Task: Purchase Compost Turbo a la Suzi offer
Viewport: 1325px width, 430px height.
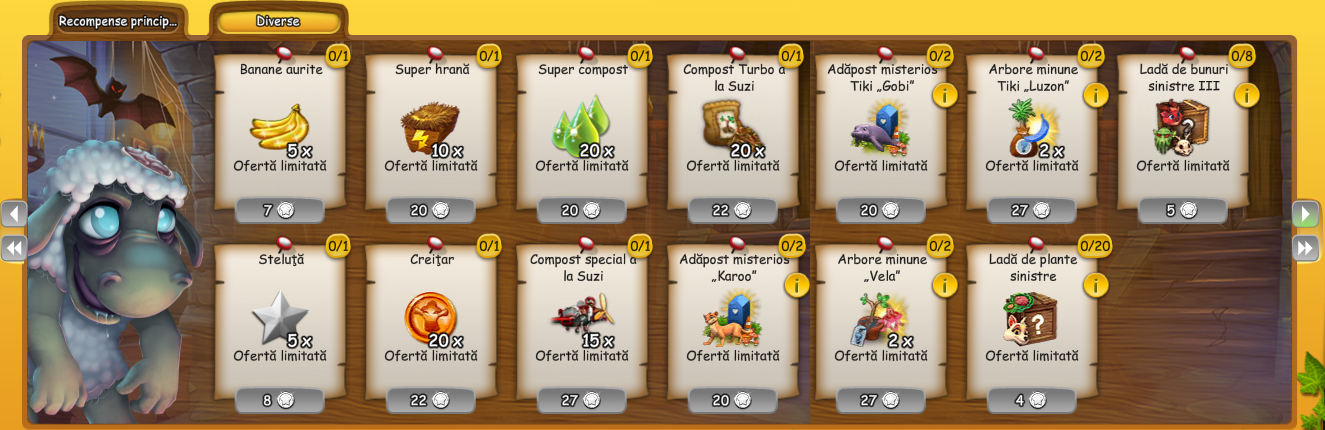Action: pos(733,210)
